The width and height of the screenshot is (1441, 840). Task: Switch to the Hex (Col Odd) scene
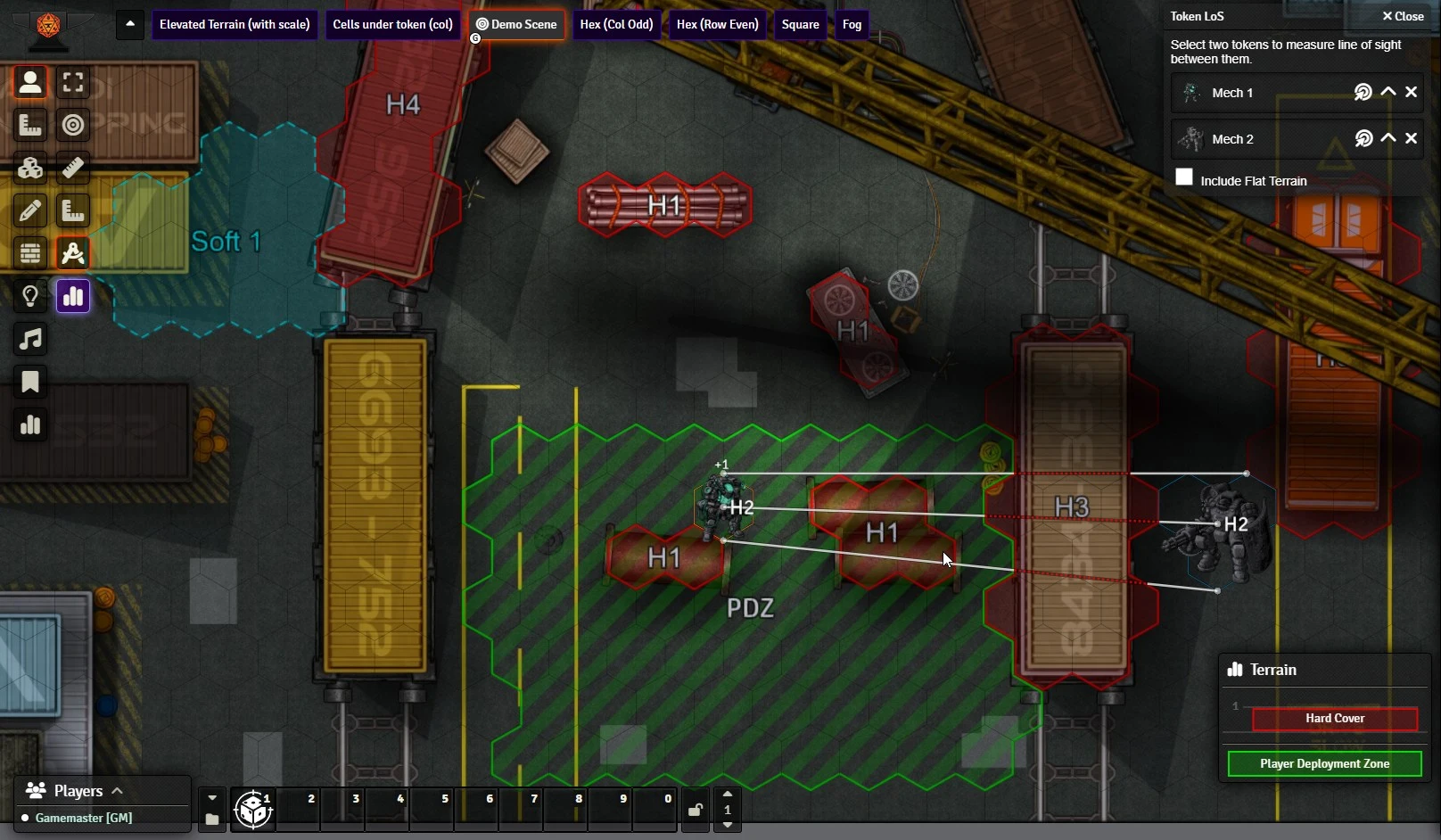(x=616, y=24)
